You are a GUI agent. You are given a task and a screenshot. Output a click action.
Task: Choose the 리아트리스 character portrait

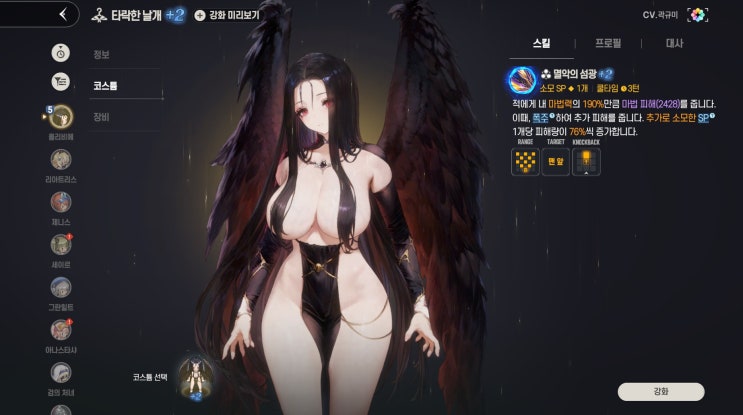click(61, 159)
